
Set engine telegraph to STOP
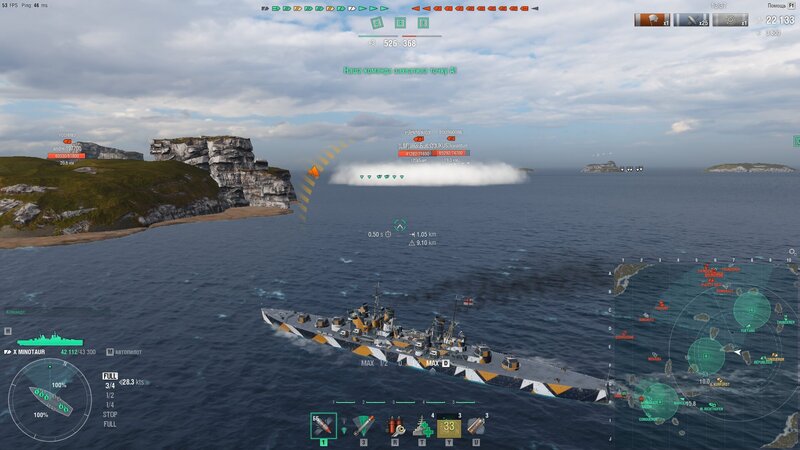109,415
